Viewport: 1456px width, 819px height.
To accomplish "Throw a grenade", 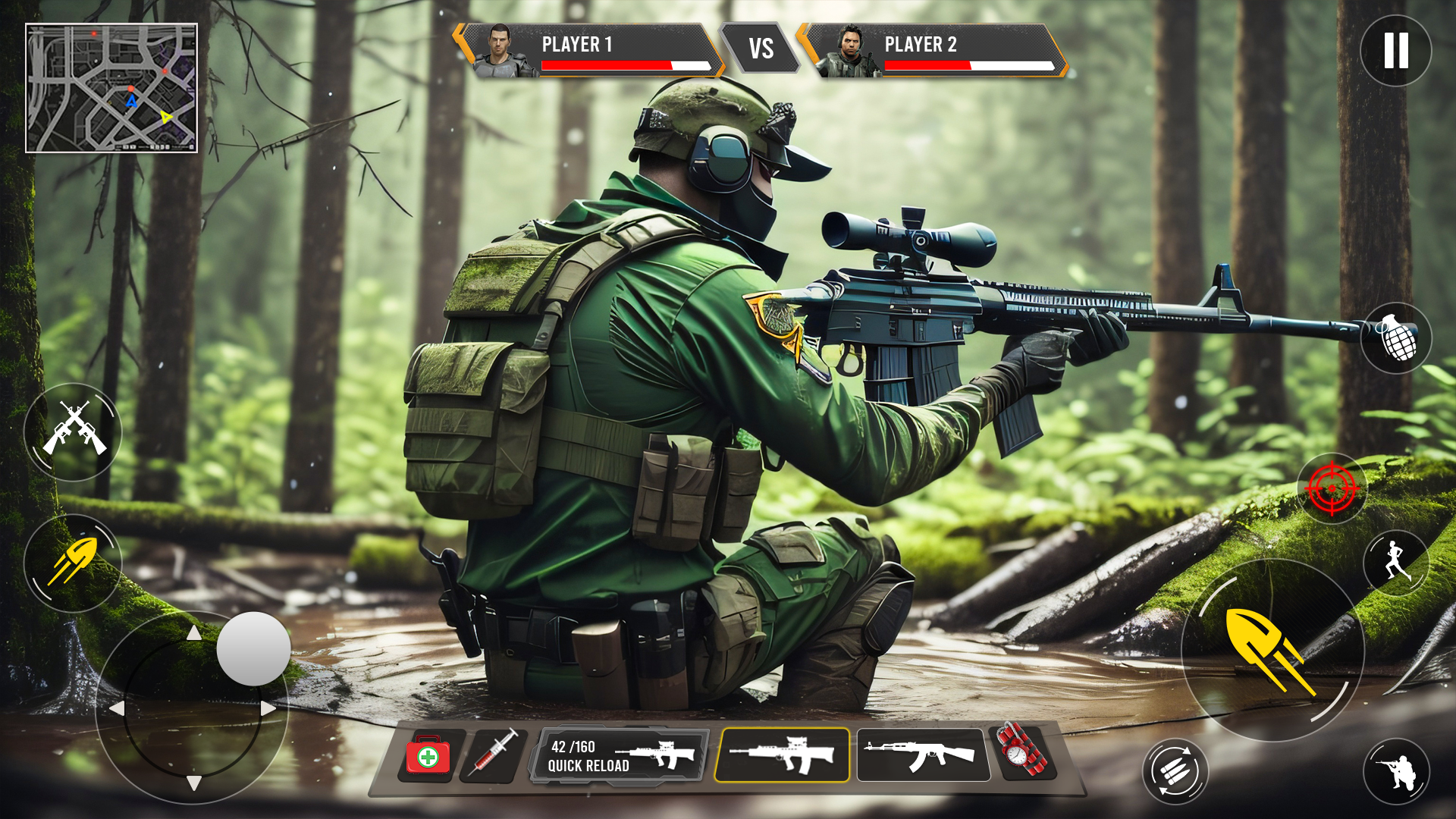I will point(1395,338).
